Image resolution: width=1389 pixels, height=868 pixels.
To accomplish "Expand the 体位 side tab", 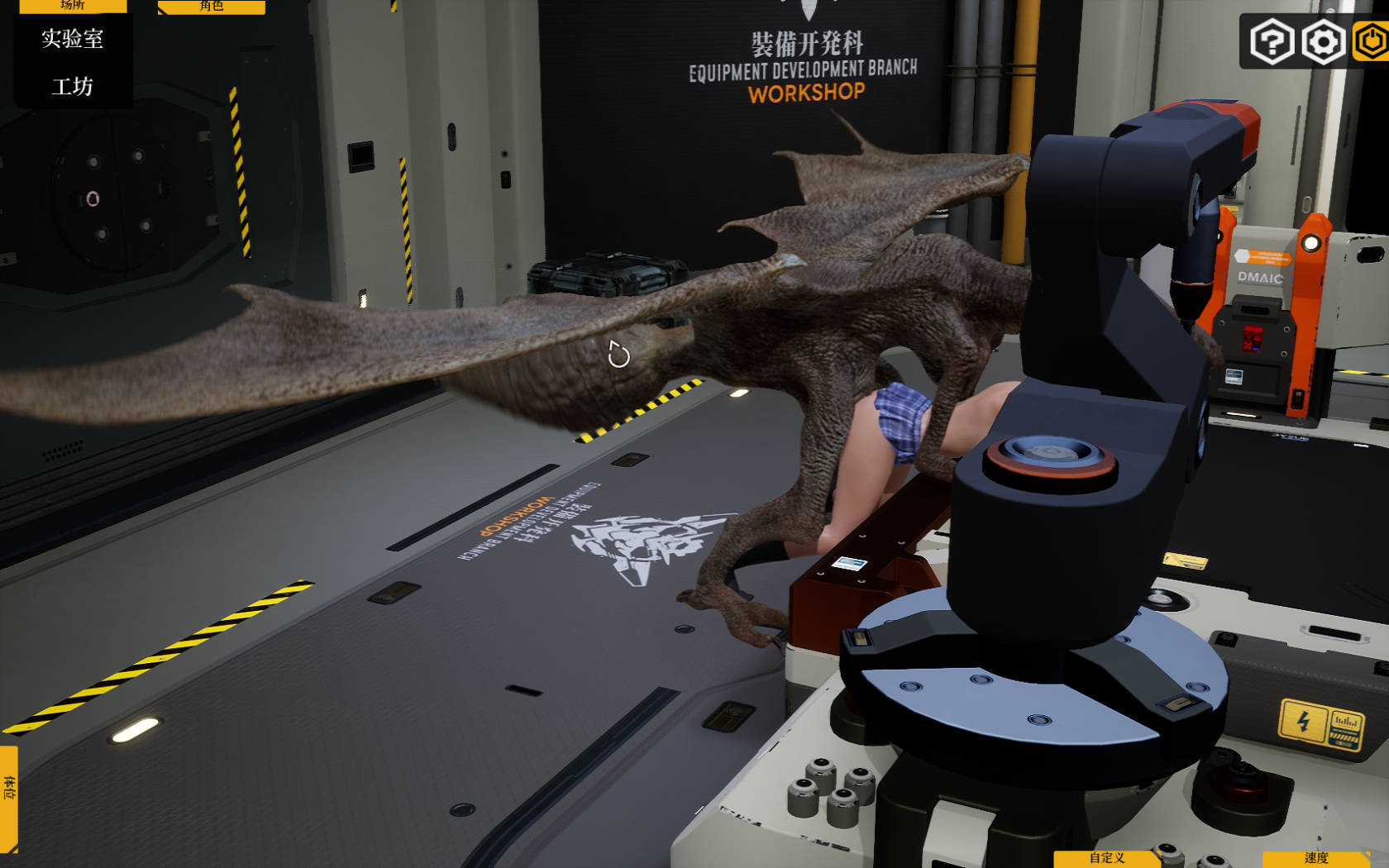I will point(9,798).
